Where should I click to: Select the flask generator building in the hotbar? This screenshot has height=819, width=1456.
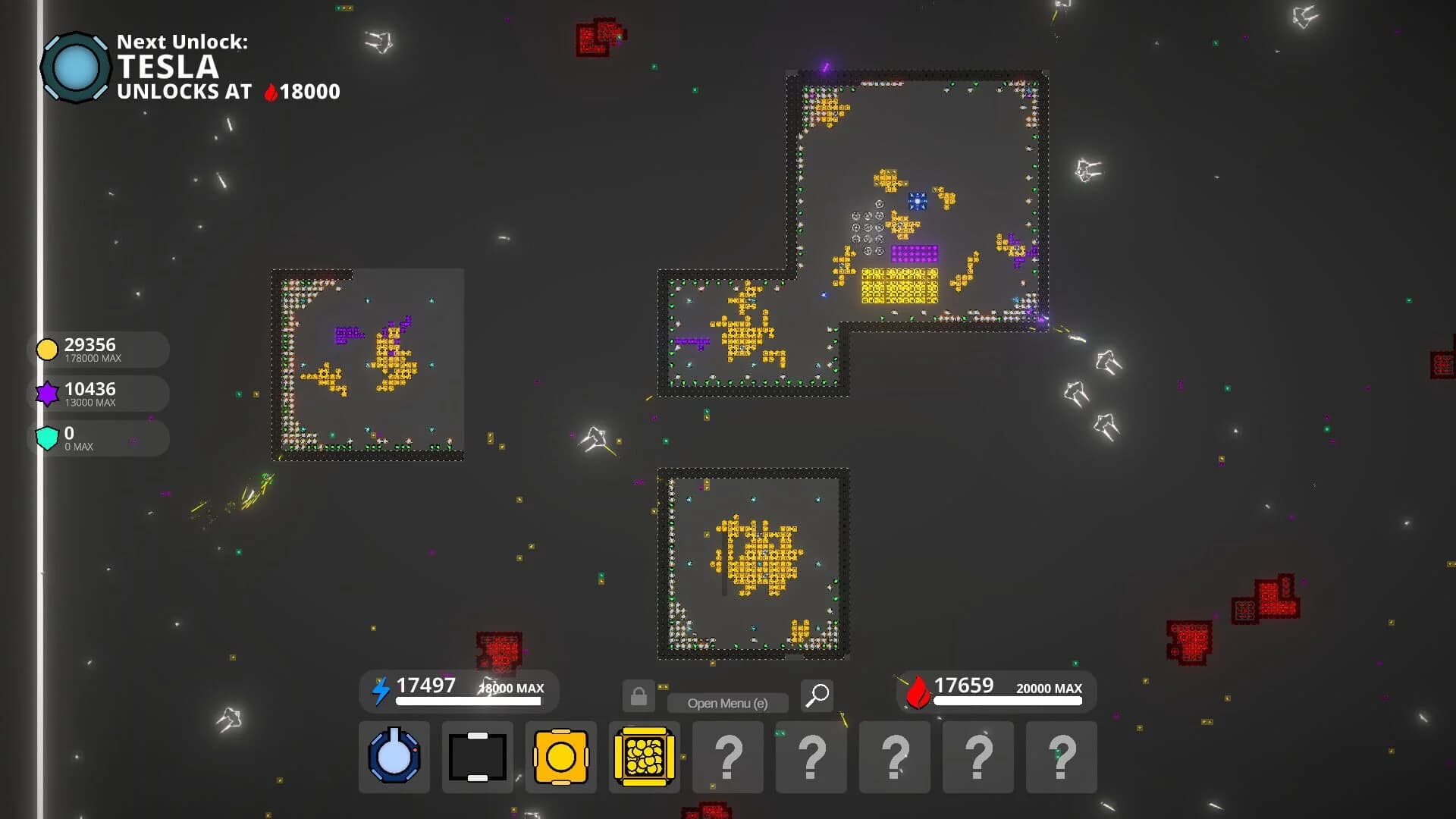[x=394, y=757]
